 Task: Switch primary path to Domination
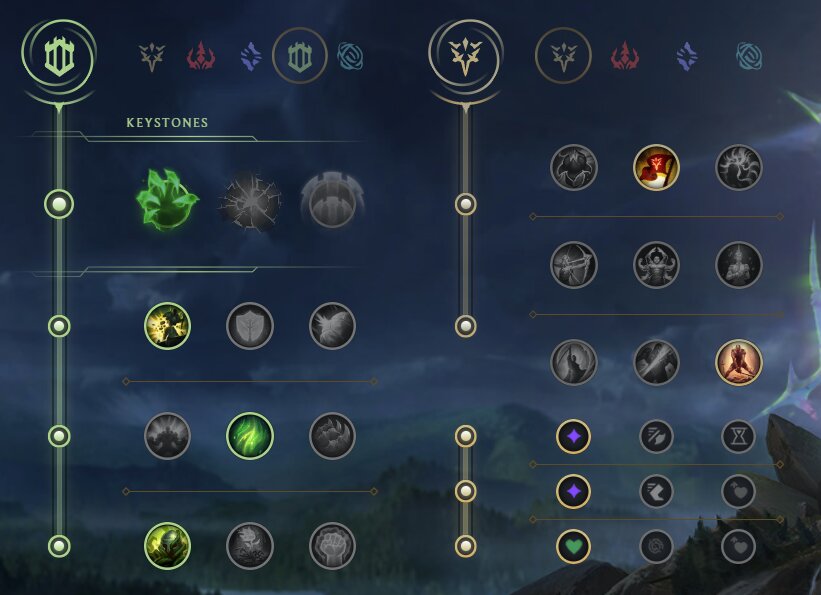pos(201,56)
